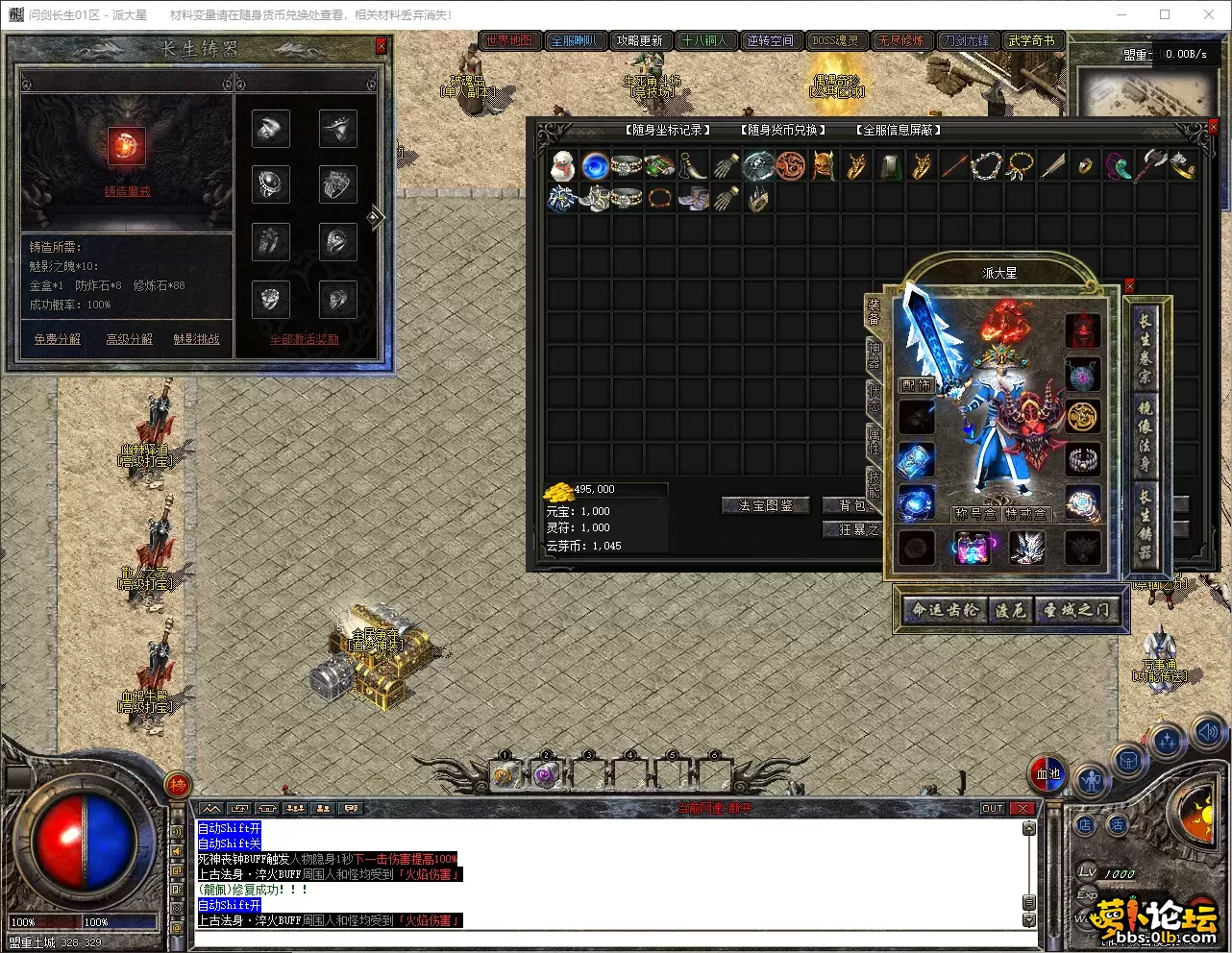Screen dimensions: 1232x953
Task: Switch to the 神器 character tab
Action: pyautogui.click(x=874, y=353)
